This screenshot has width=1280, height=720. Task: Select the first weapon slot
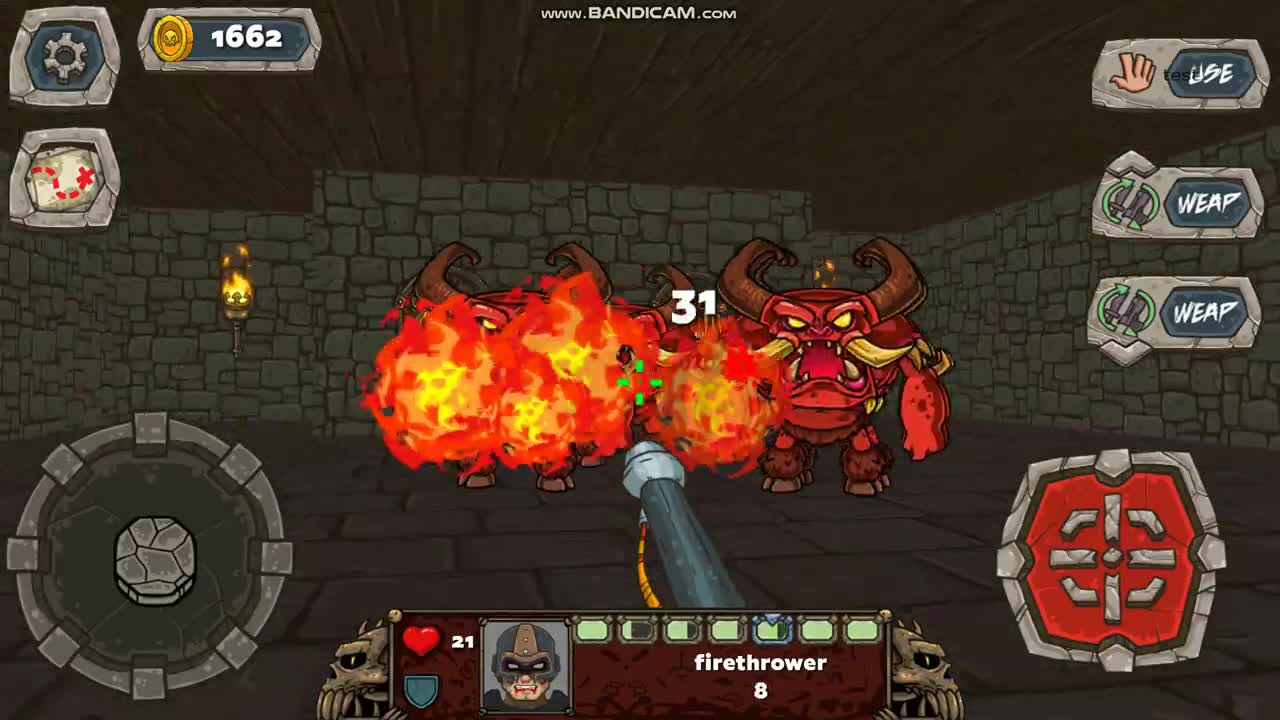[x=593, y=630]
